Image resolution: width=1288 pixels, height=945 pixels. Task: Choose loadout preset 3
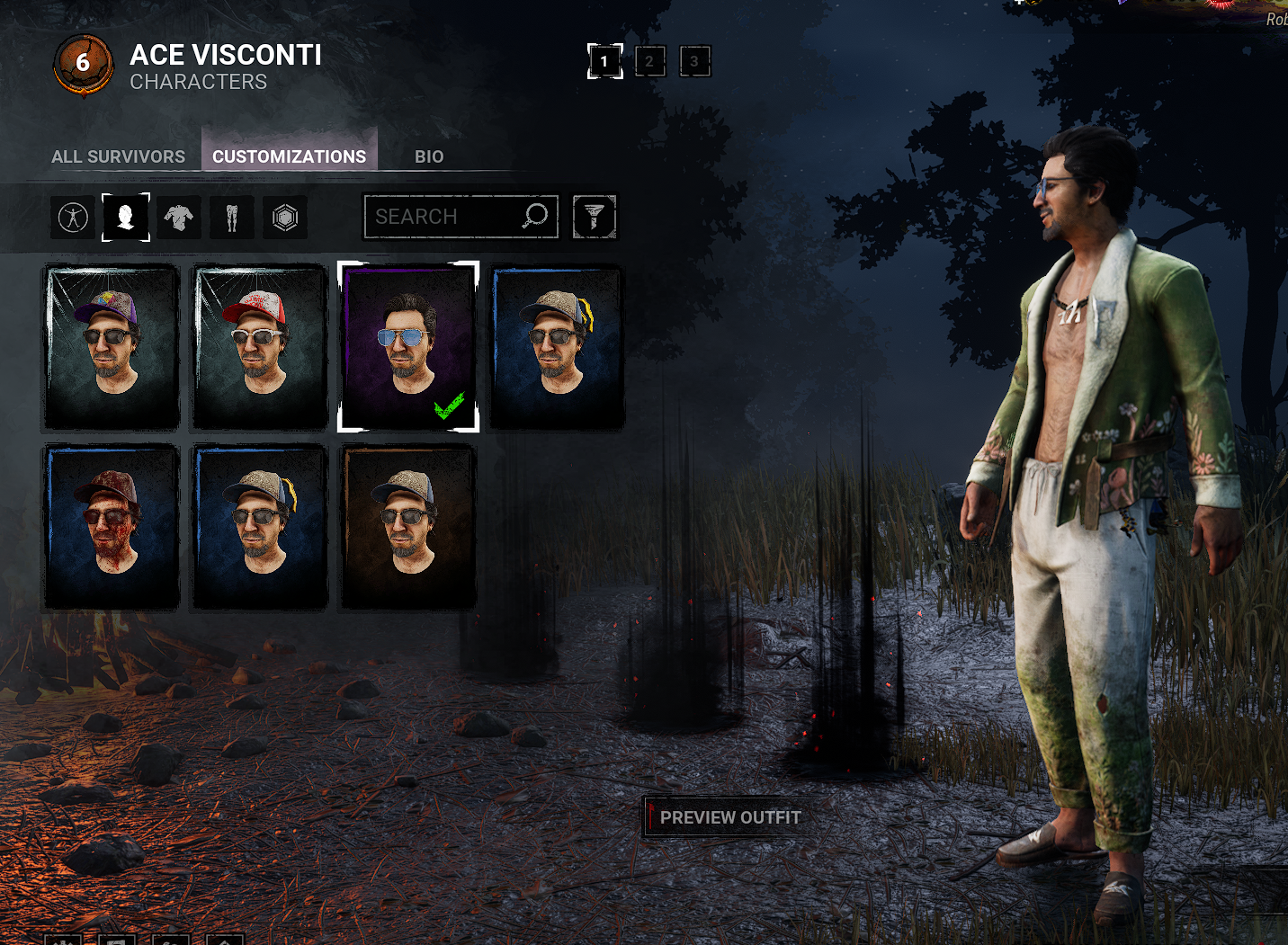694,61
